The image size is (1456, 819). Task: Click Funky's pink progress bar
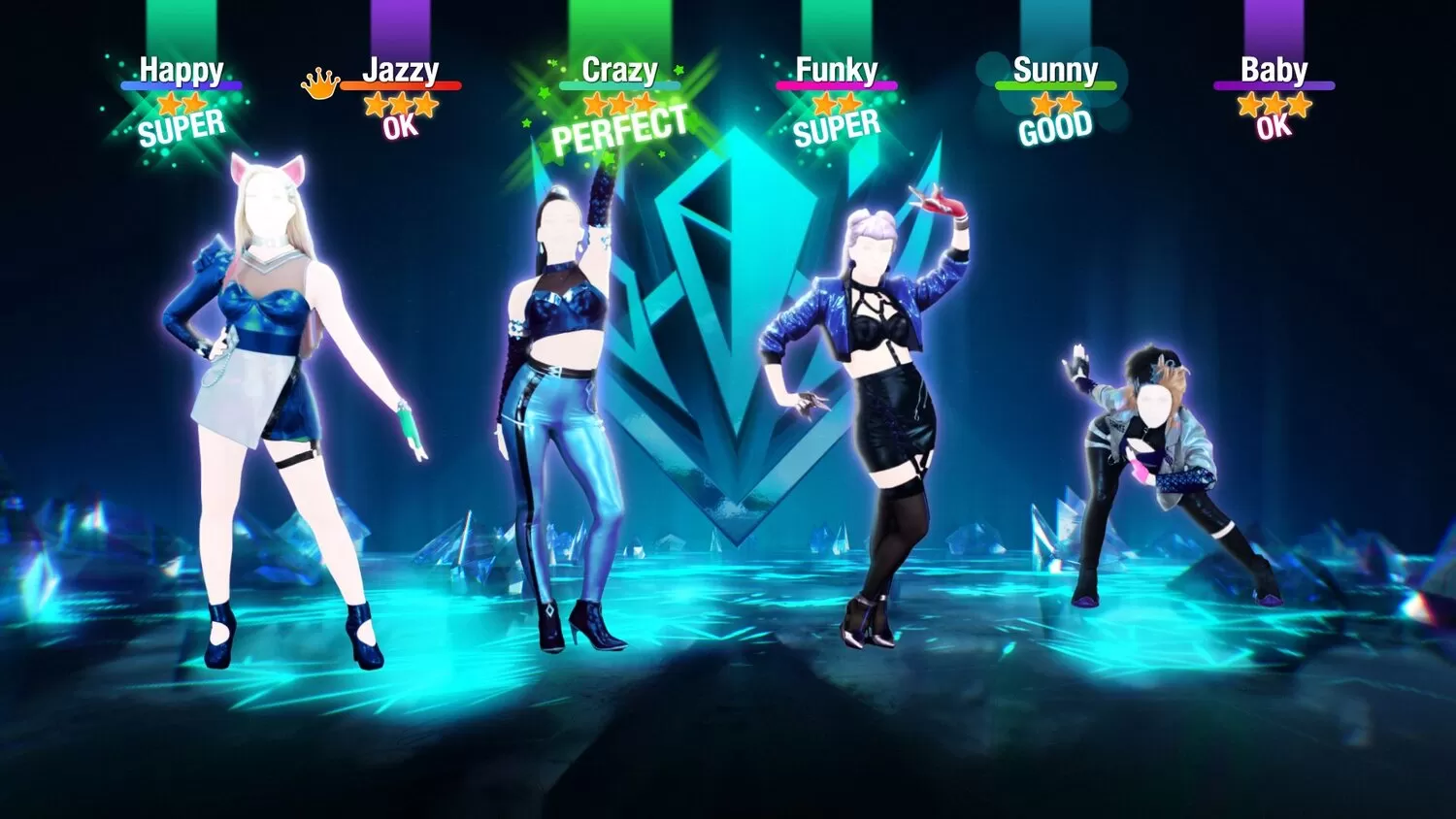(x=839, y=85)
